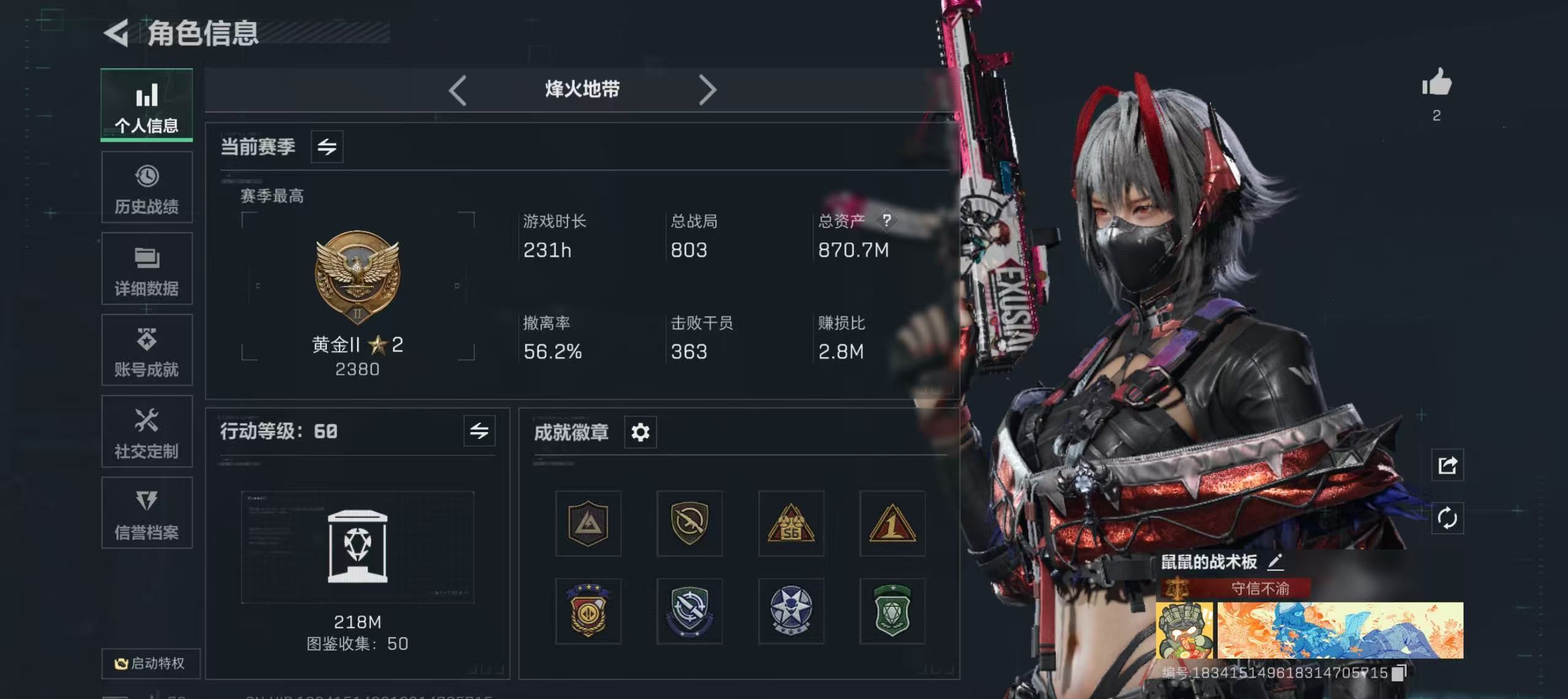The height and width of the screenshot is (699, 1568).
Task: Open badge settings via the gear icon
Action: coord(640,431)
